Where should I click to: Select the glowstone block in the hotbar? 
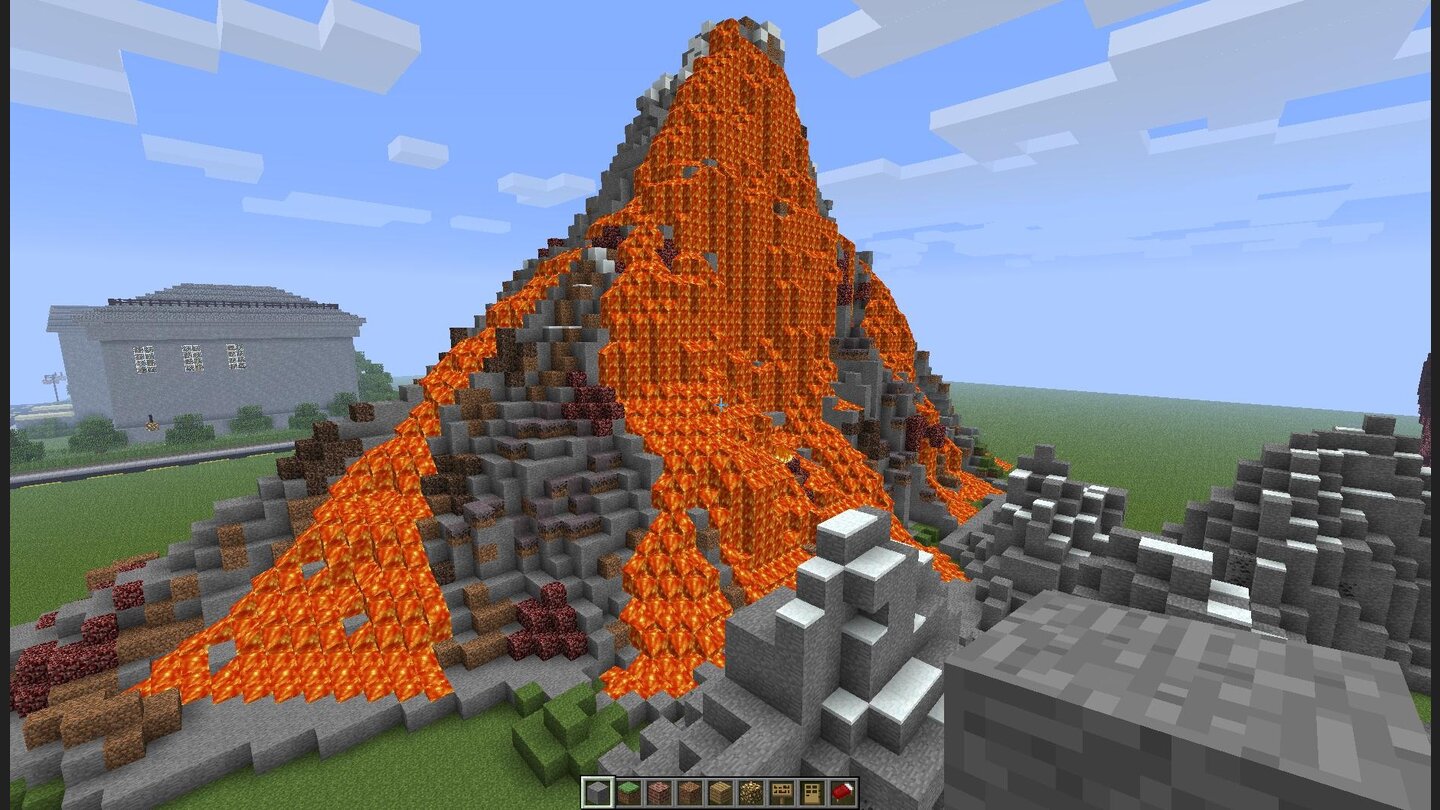750,792
